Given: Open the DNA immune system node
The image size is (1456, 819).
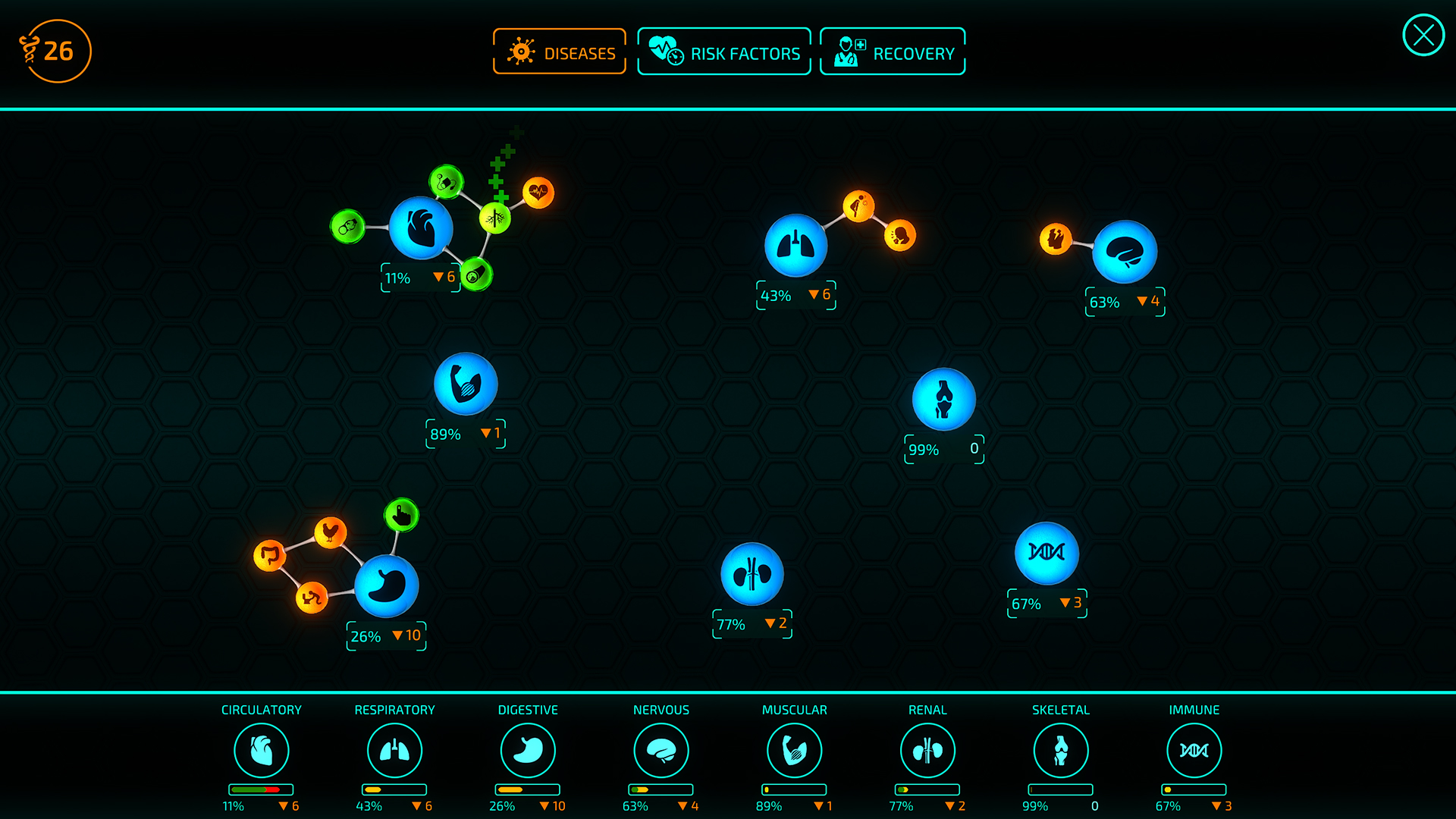Looking at the screenshot, I should [1046, 554].
